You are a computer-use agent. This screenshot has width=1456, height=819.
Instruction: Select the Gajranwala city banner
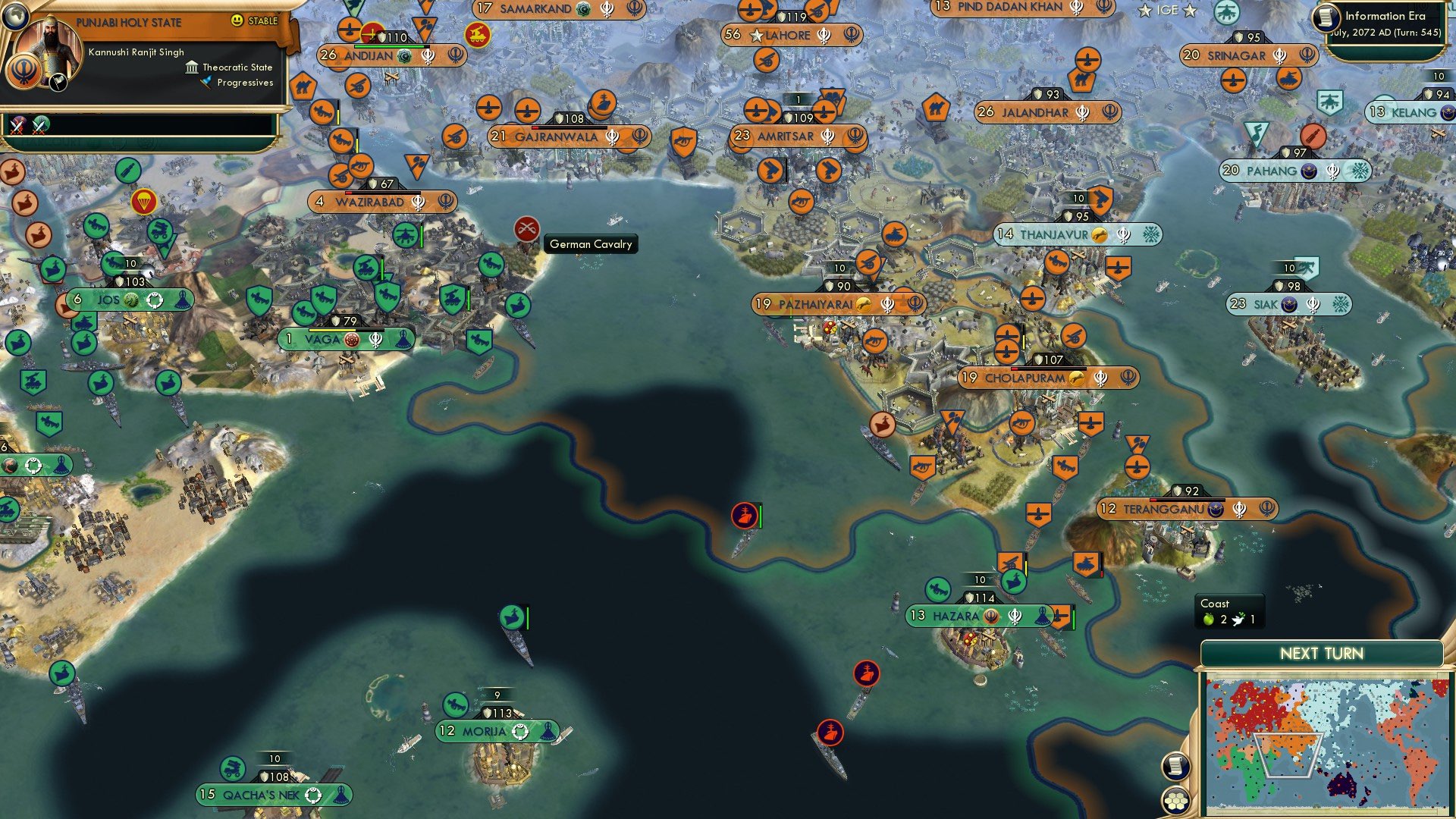point(556,137)
